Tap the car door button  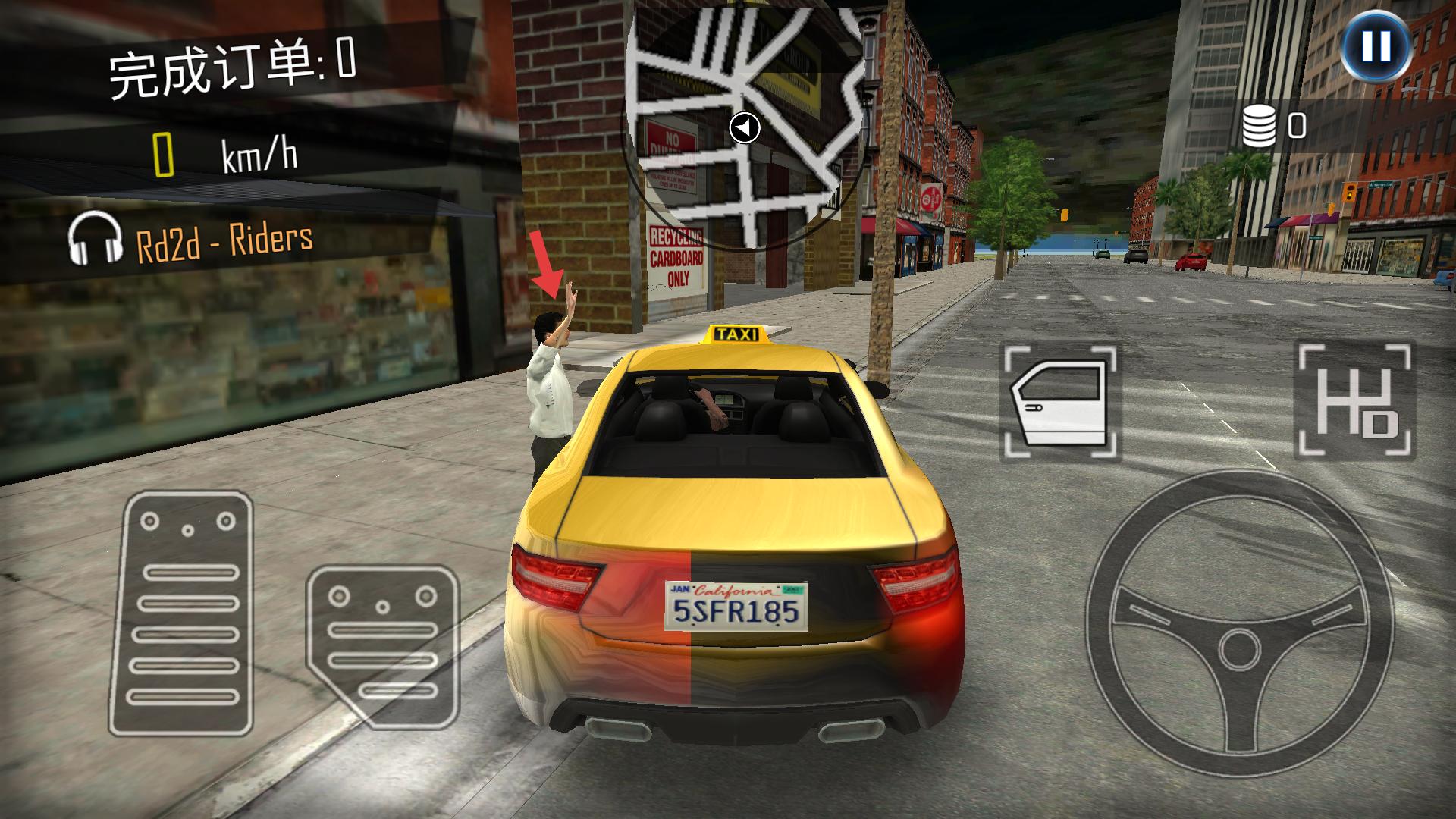click(1060, 403)
